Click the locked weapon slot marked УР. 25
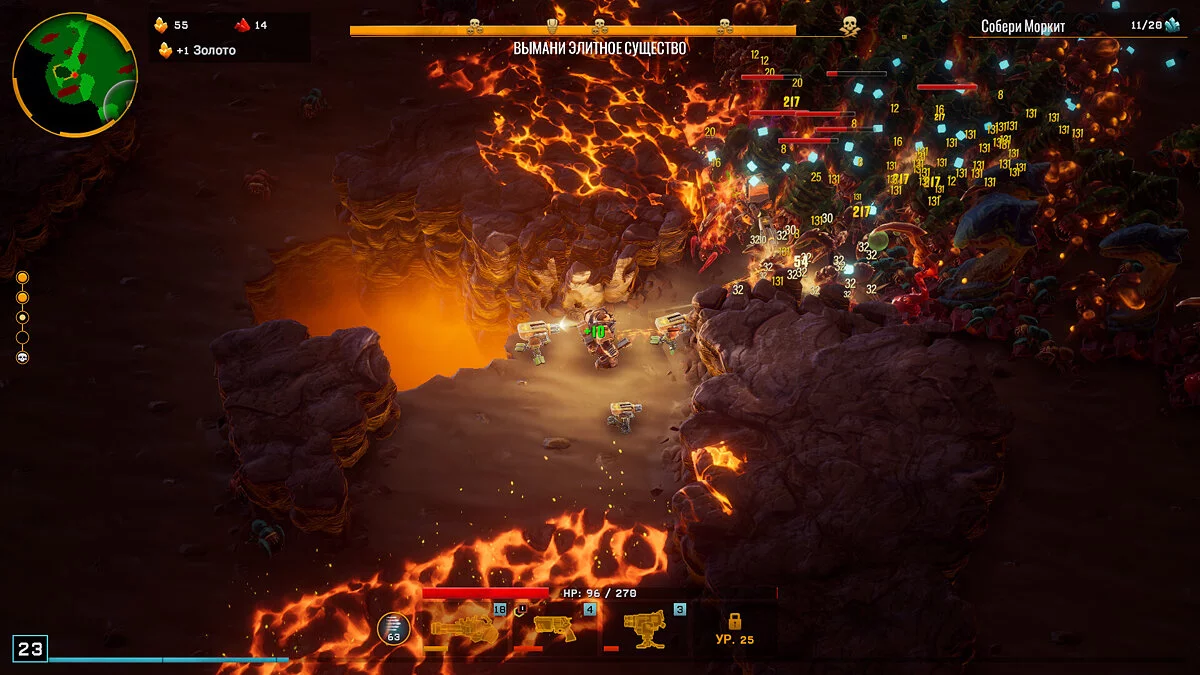Screen dimensions: 1200x675 735,628
